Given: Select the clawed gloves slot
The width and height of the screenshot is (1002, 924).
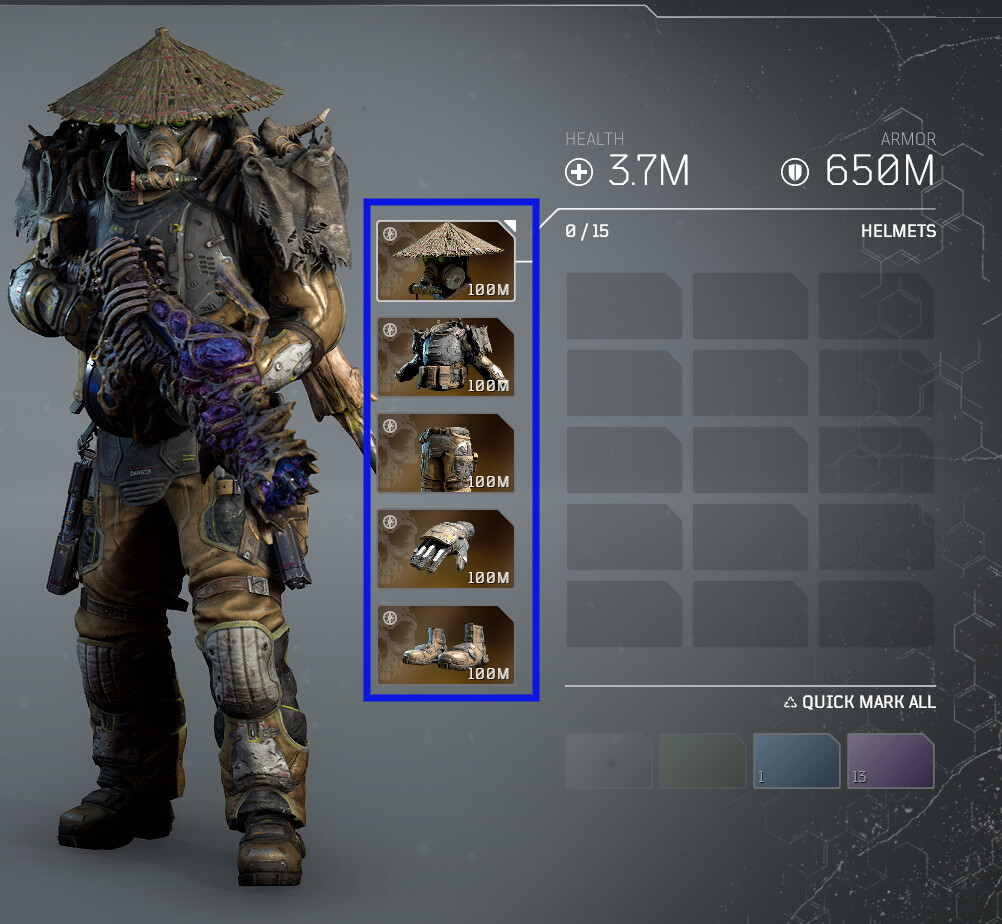Looking at the screenshot, I should click(445, 549).
